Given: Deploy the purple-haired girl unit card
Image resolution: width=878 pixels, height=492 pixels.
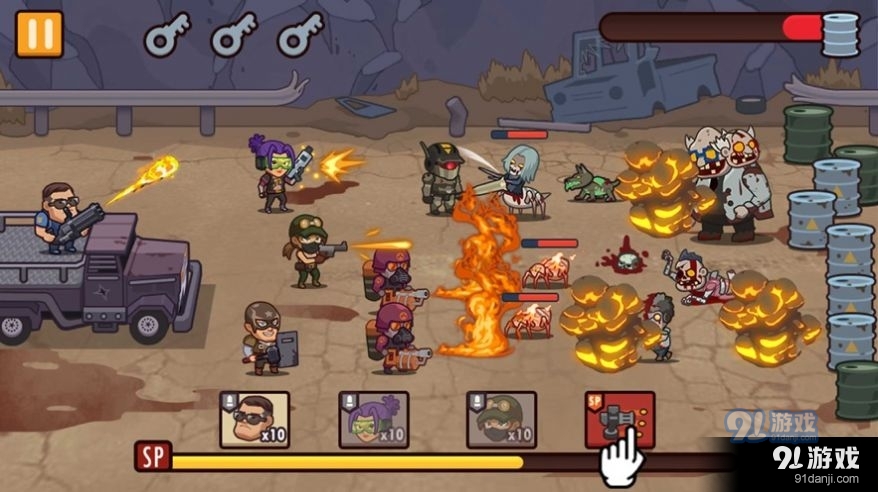Looking at the screenshot, I should (373, 419).
